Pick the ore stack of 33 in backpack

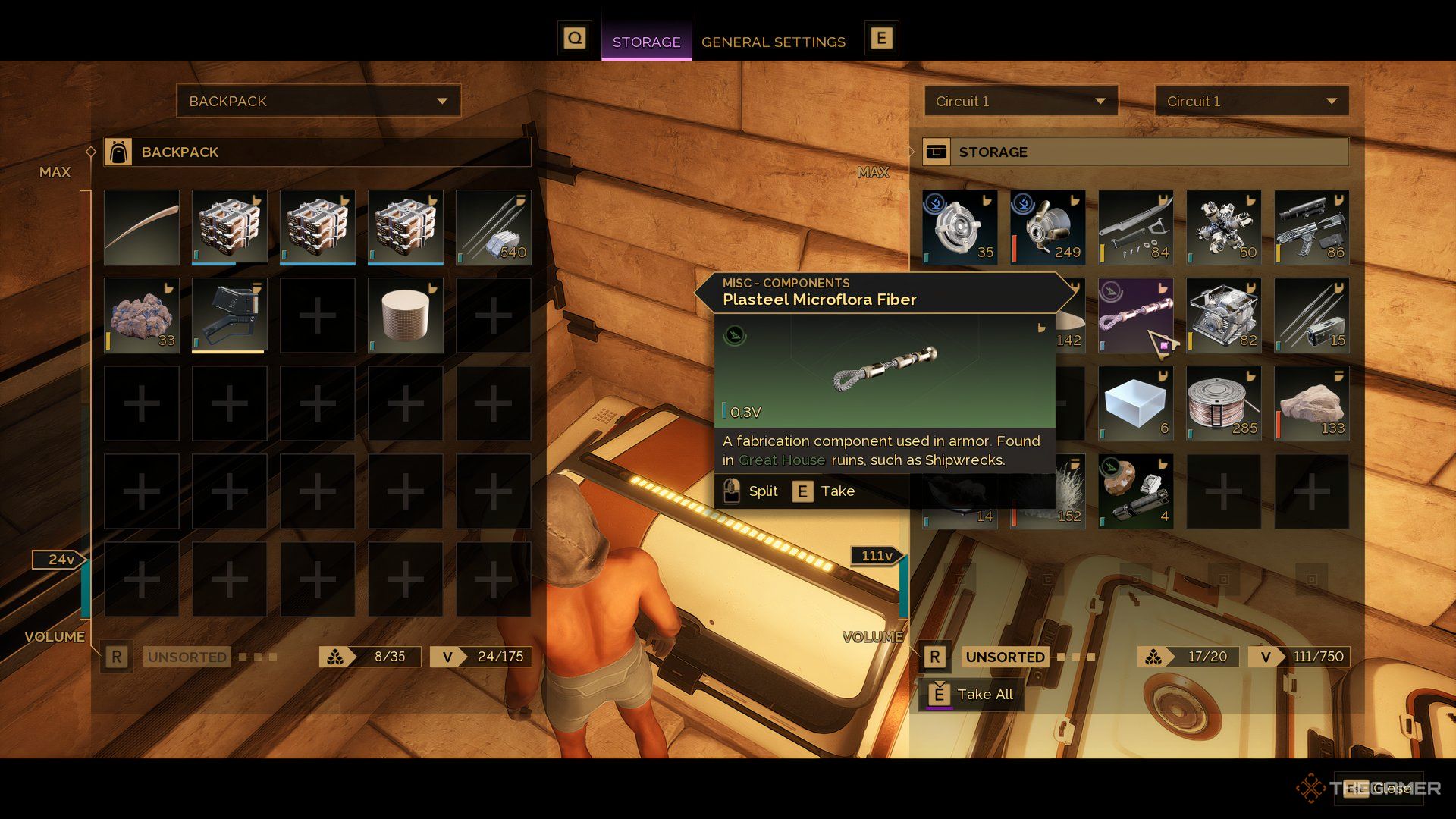(142, 315)
